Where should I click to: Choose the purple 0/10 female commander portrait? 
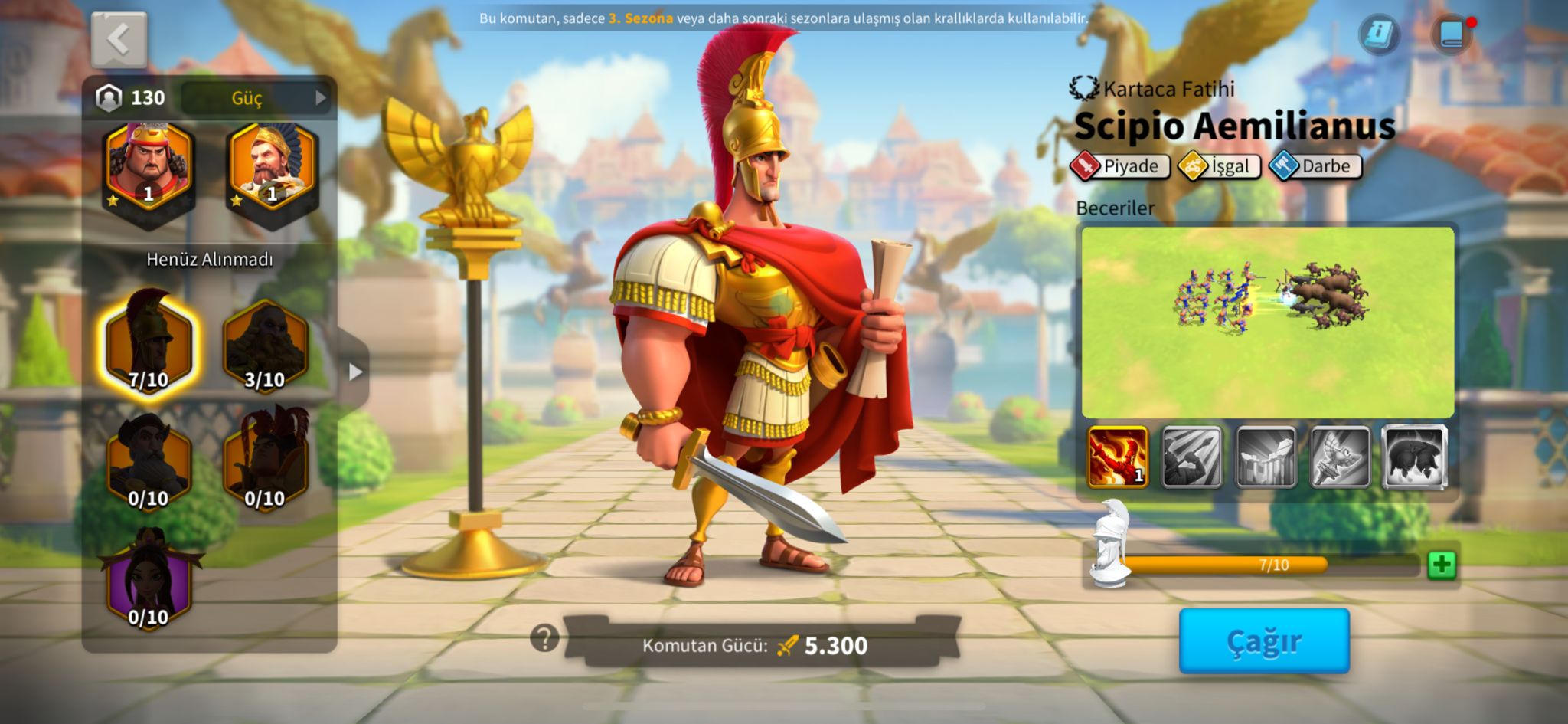pos(149,580)
